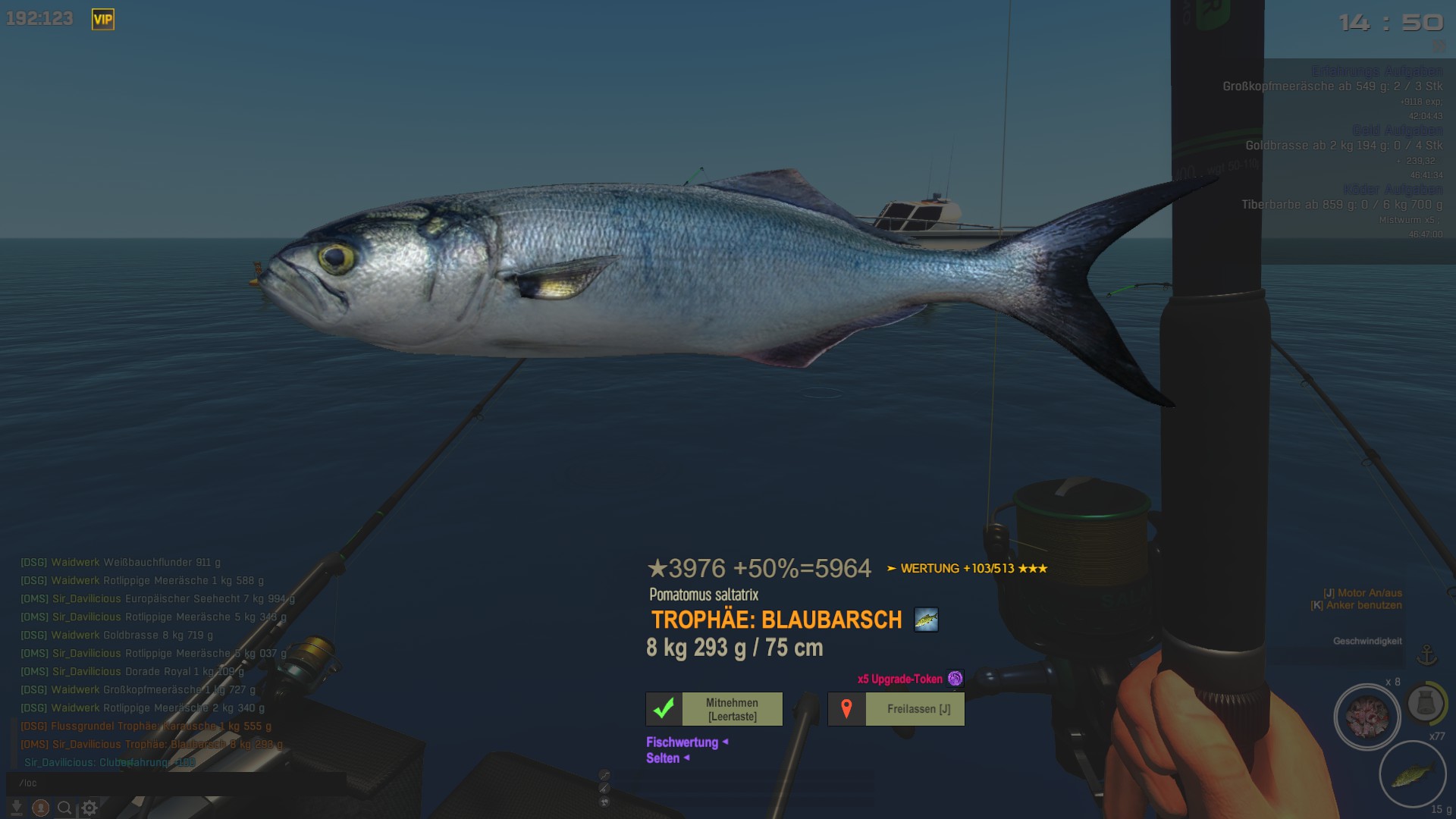Release the fish with the Freilassen button
Screen dimensions: 1456x819
tap(896, 709)
